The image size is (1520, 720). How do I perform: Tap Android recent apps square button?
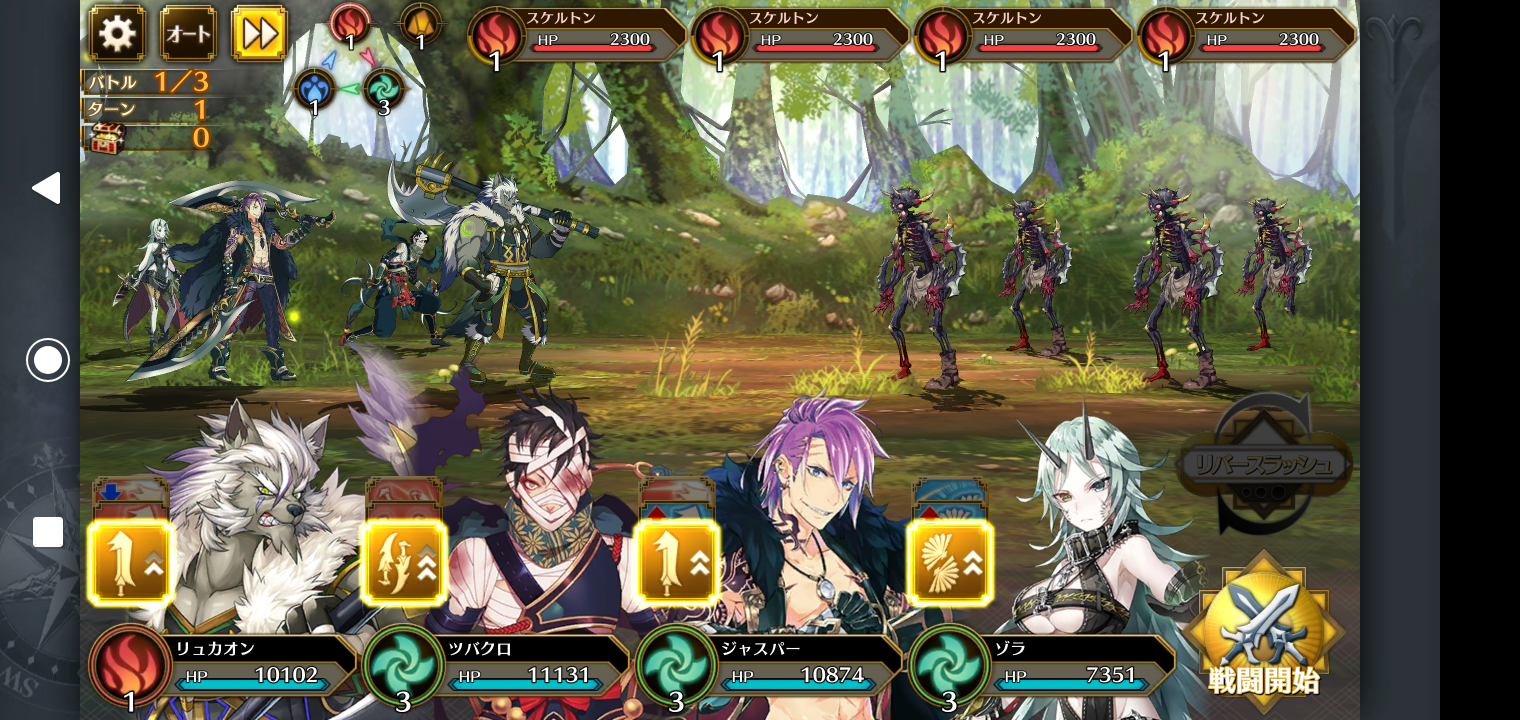click(x=48, y=532)
